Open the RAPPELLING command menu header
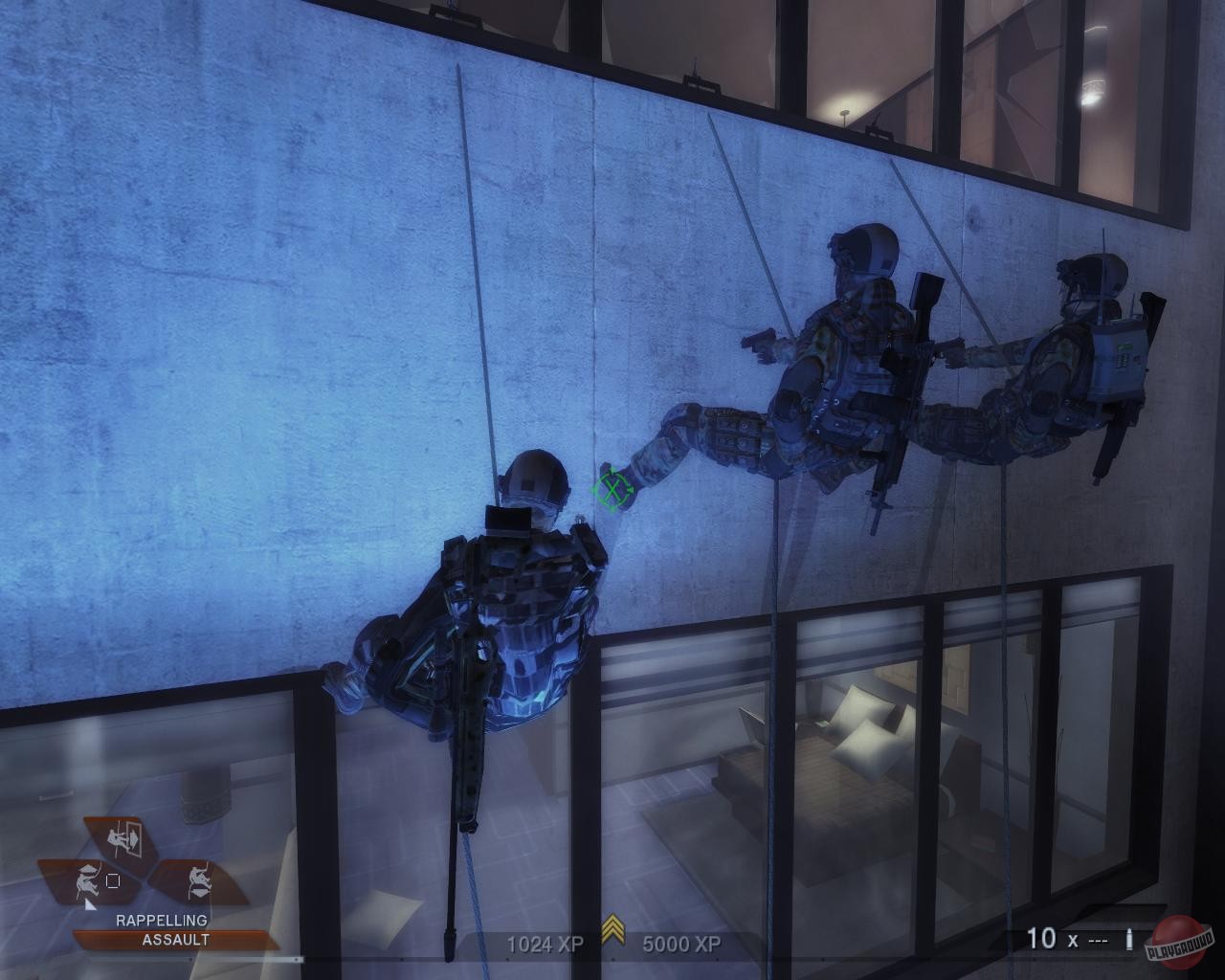This screenshot has height=980, width=1225. pos(162,920)
